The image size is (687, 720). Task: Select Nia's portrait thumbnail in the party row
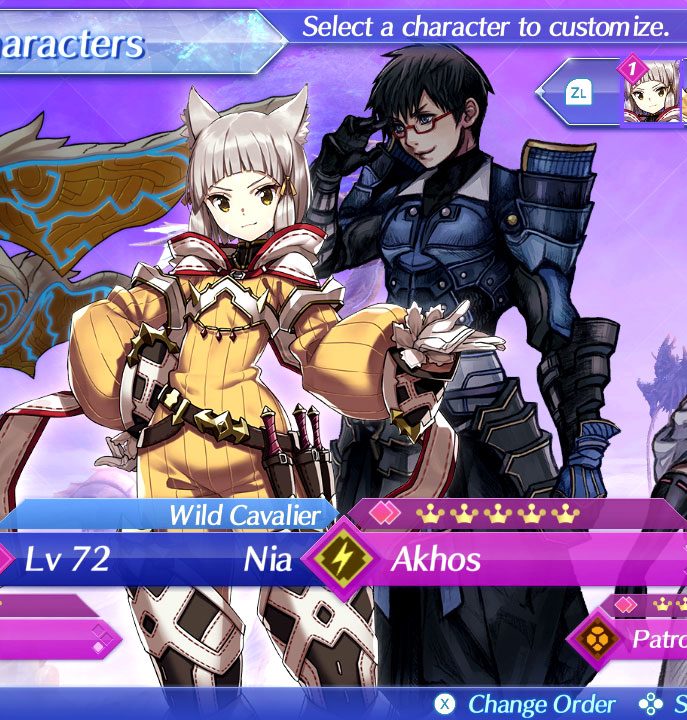pyautogui.click(x=652, y=94)
